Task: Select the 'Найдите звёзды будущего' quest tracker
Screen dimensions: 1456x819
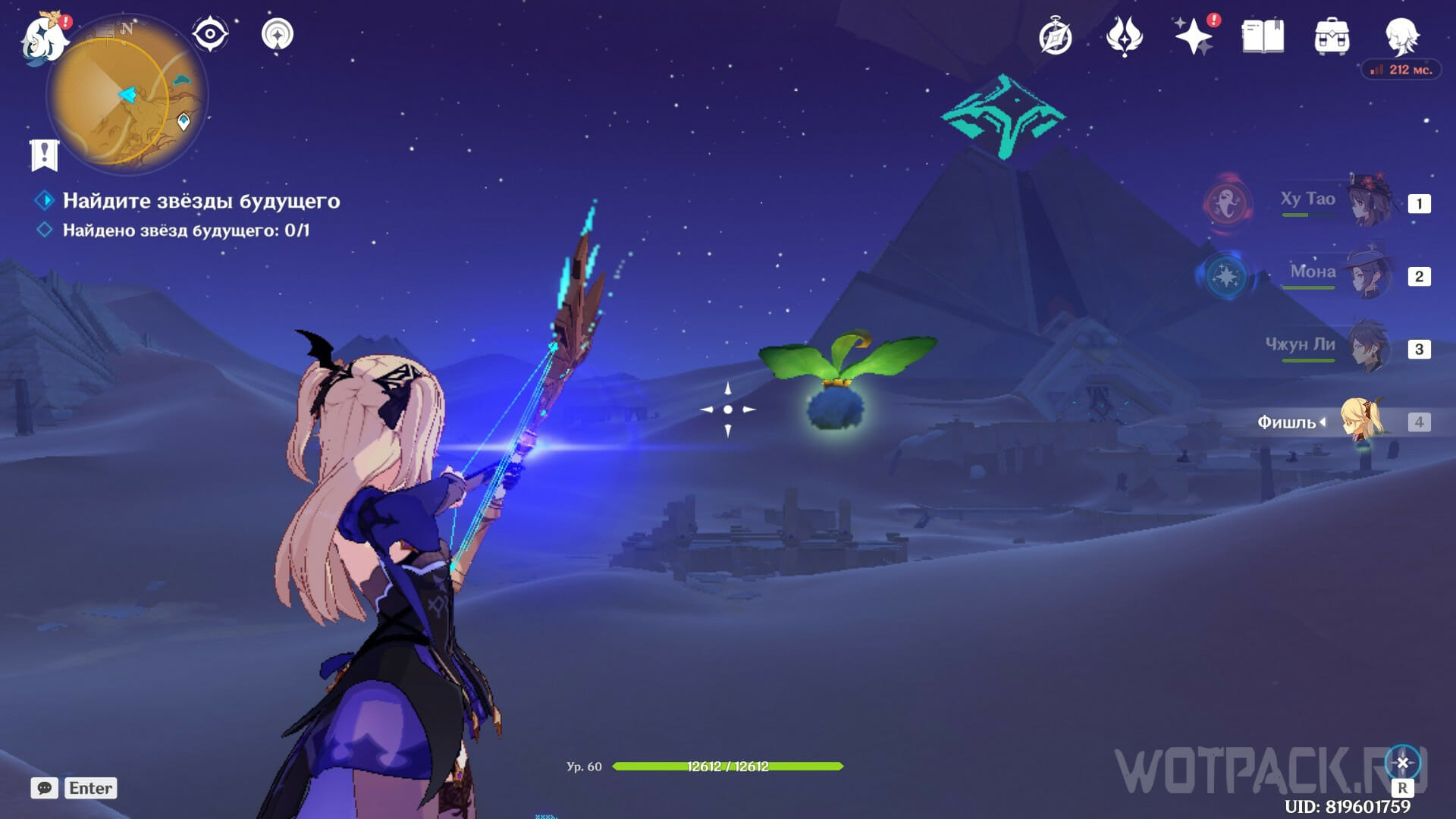Action: (x=201, y=201)
